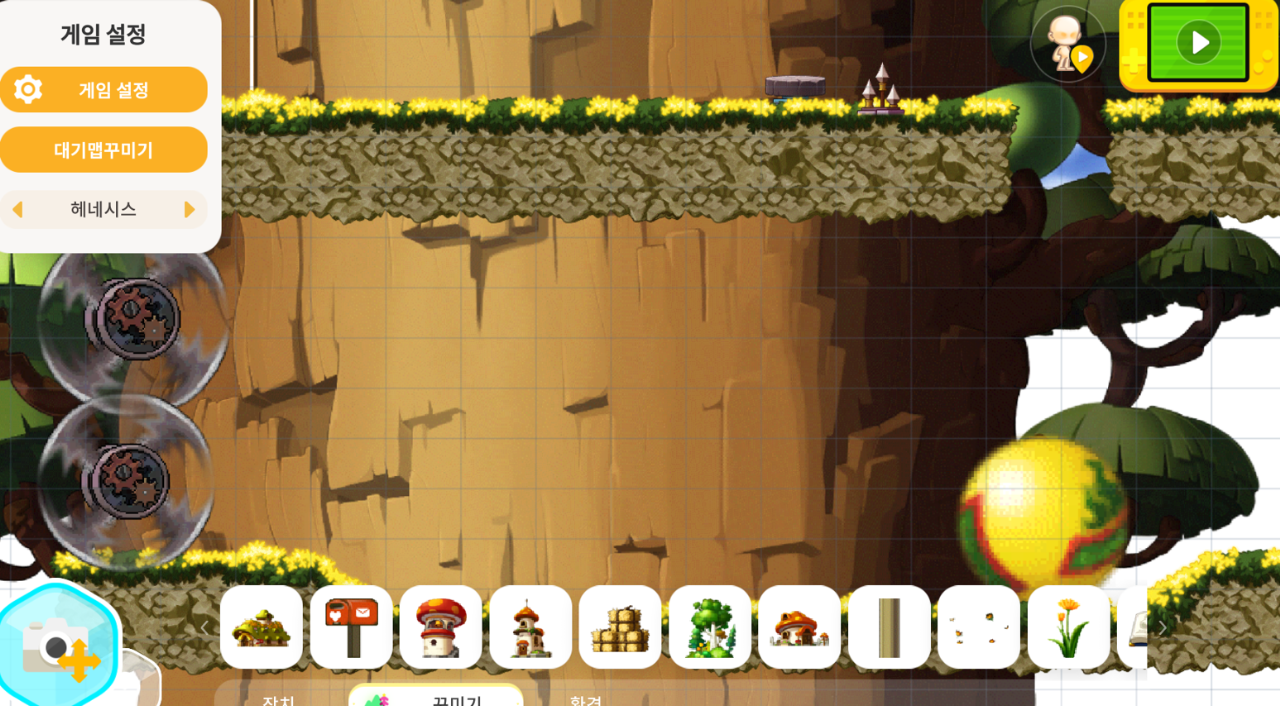Go to the map before 헤네시스 with left arrow
1280x706 pixels.
(17, 210)
